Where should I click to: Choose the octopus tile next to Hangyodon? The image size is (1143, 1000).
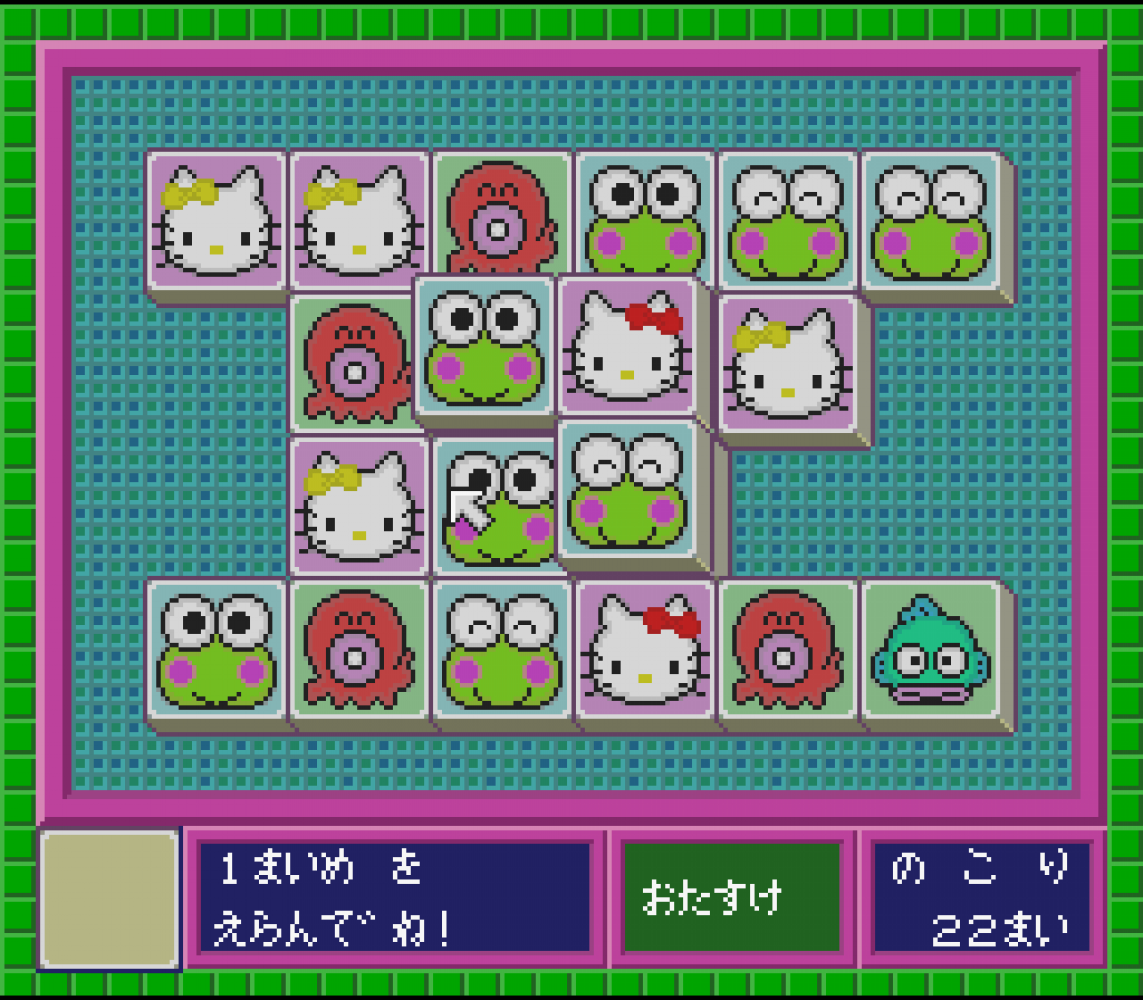click(788, 650)
